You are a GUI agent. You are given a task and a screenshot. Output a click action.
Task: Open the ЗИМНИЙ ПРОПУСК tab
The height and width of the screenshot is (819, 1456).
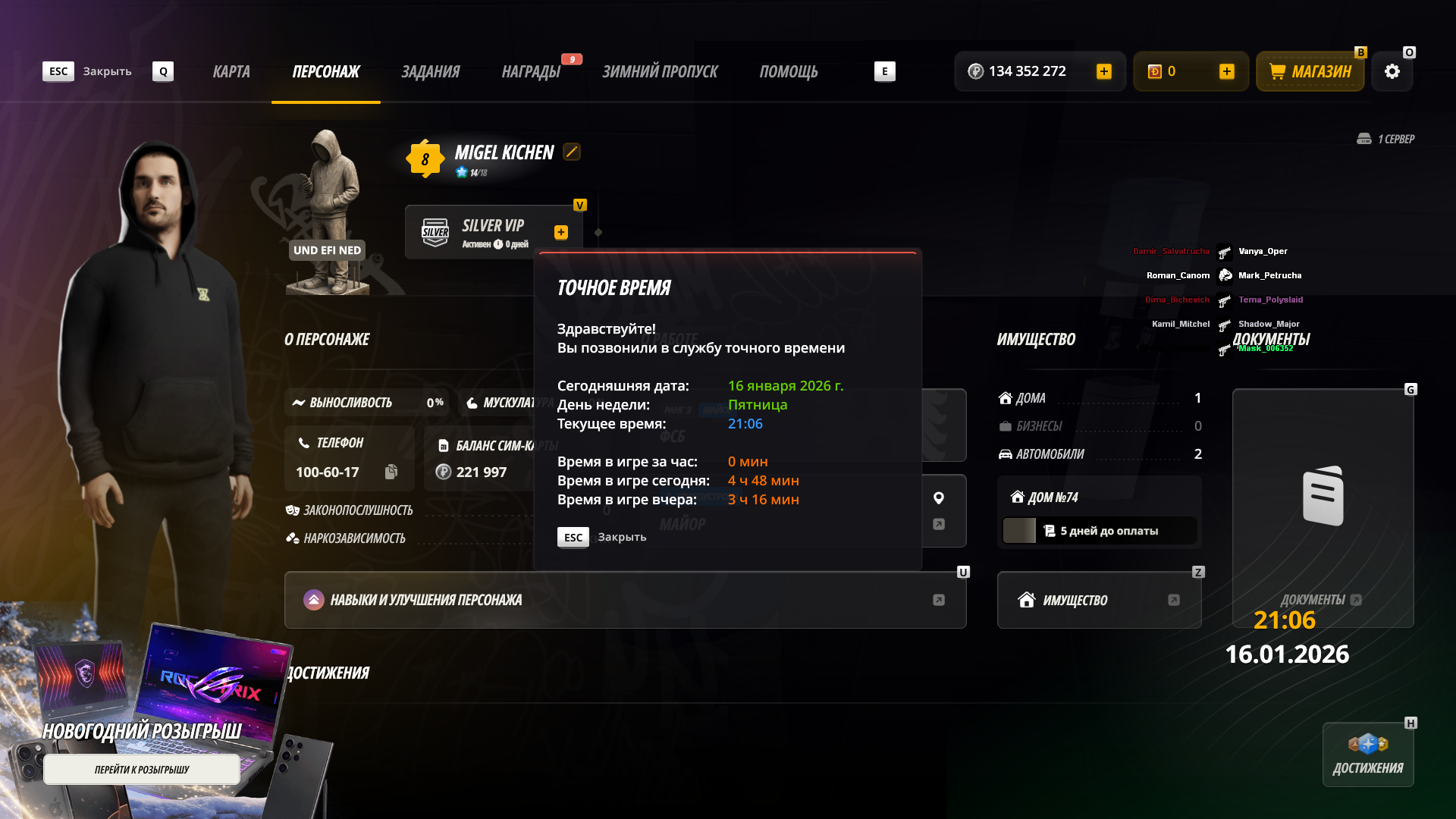(660, 71)
